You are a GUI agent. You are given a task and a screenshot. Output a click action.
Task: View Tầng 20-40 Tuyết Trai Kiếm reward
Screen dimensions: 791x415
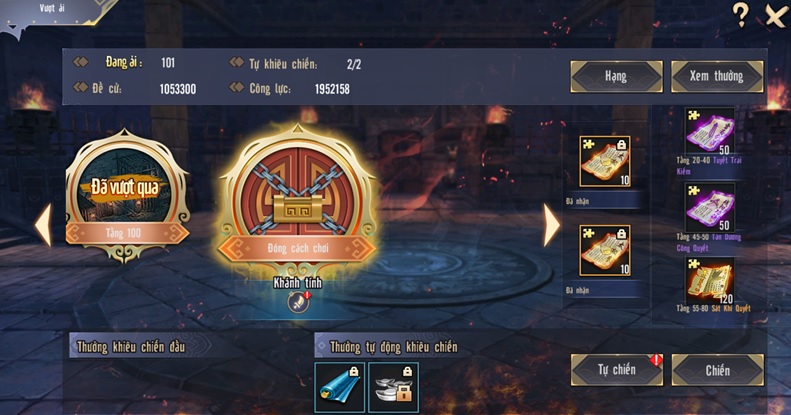tap(709, 130)
